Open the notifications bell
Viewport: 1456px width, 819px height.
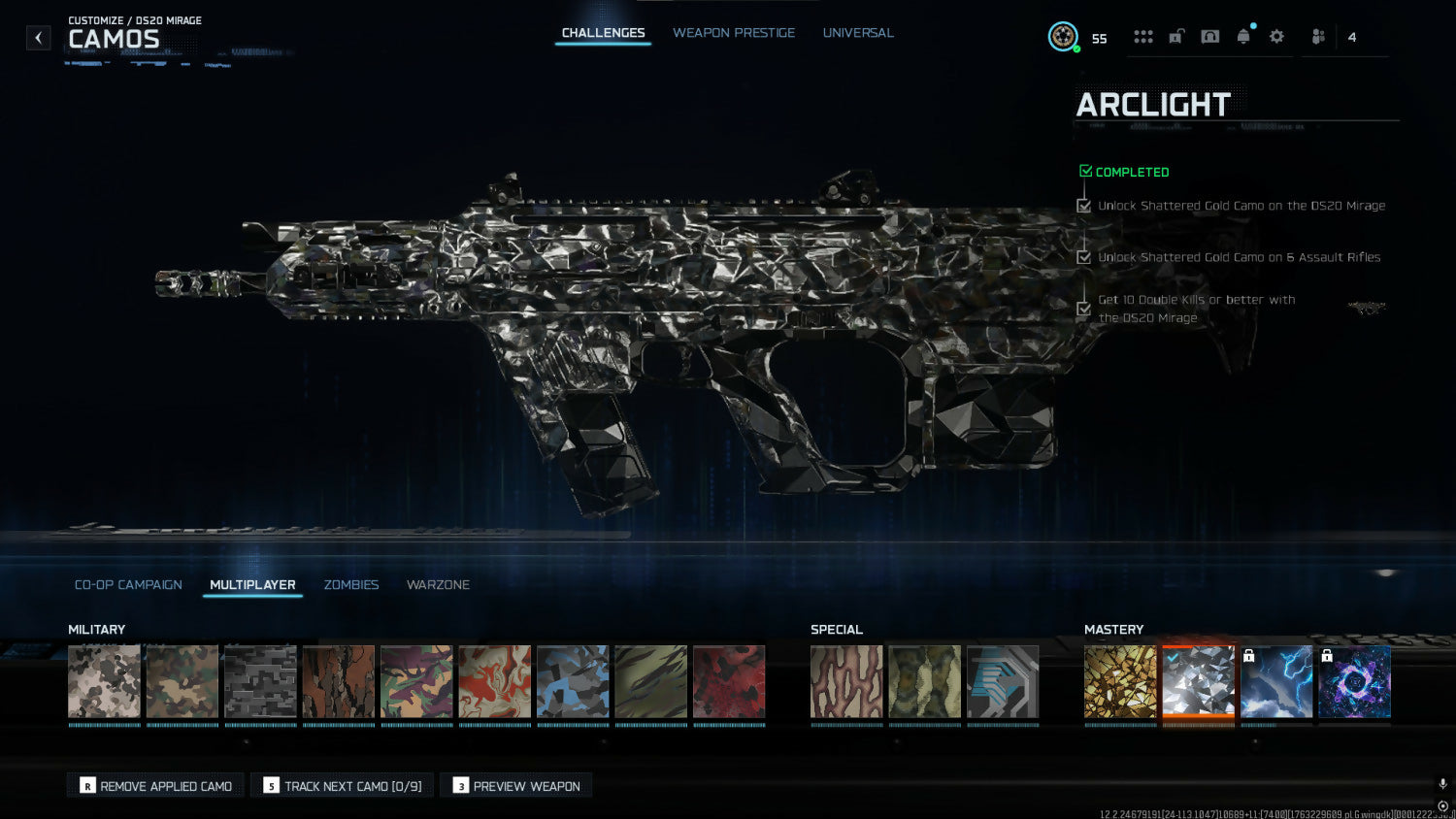1243,37
